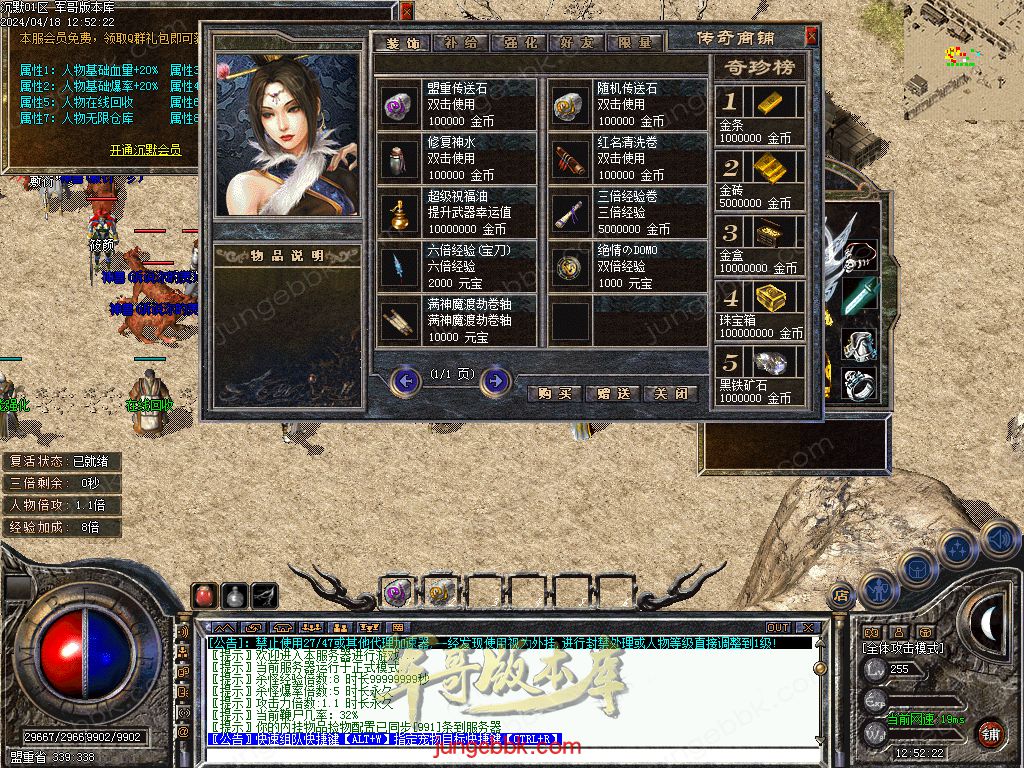
Task: Show the 限量 tab items
Action: (634, 43)
